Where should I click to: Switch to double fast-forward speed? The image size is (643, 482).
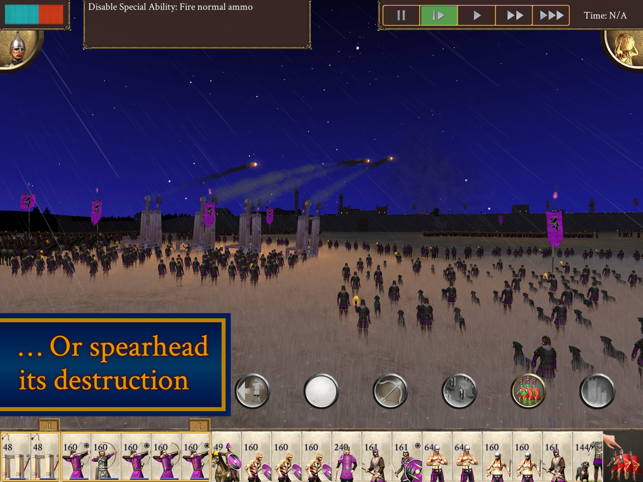(514, 16)
